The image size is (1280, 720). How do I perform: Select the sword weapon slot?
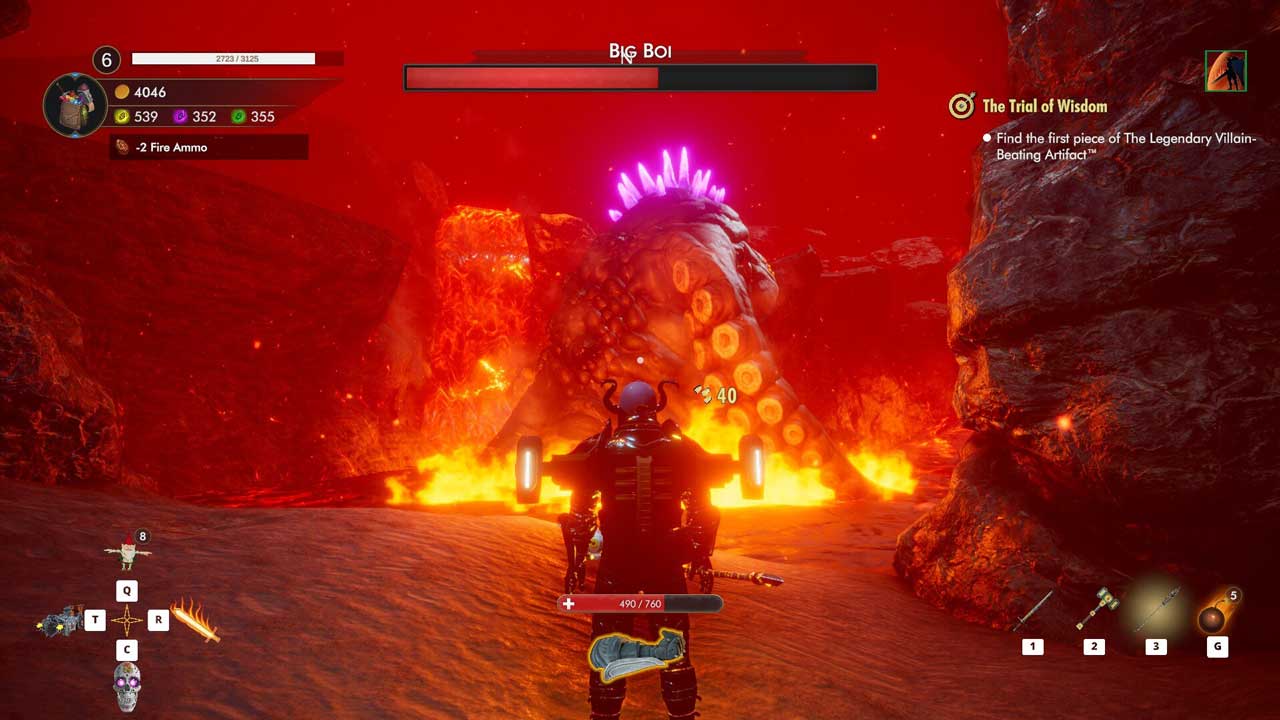1033,611
